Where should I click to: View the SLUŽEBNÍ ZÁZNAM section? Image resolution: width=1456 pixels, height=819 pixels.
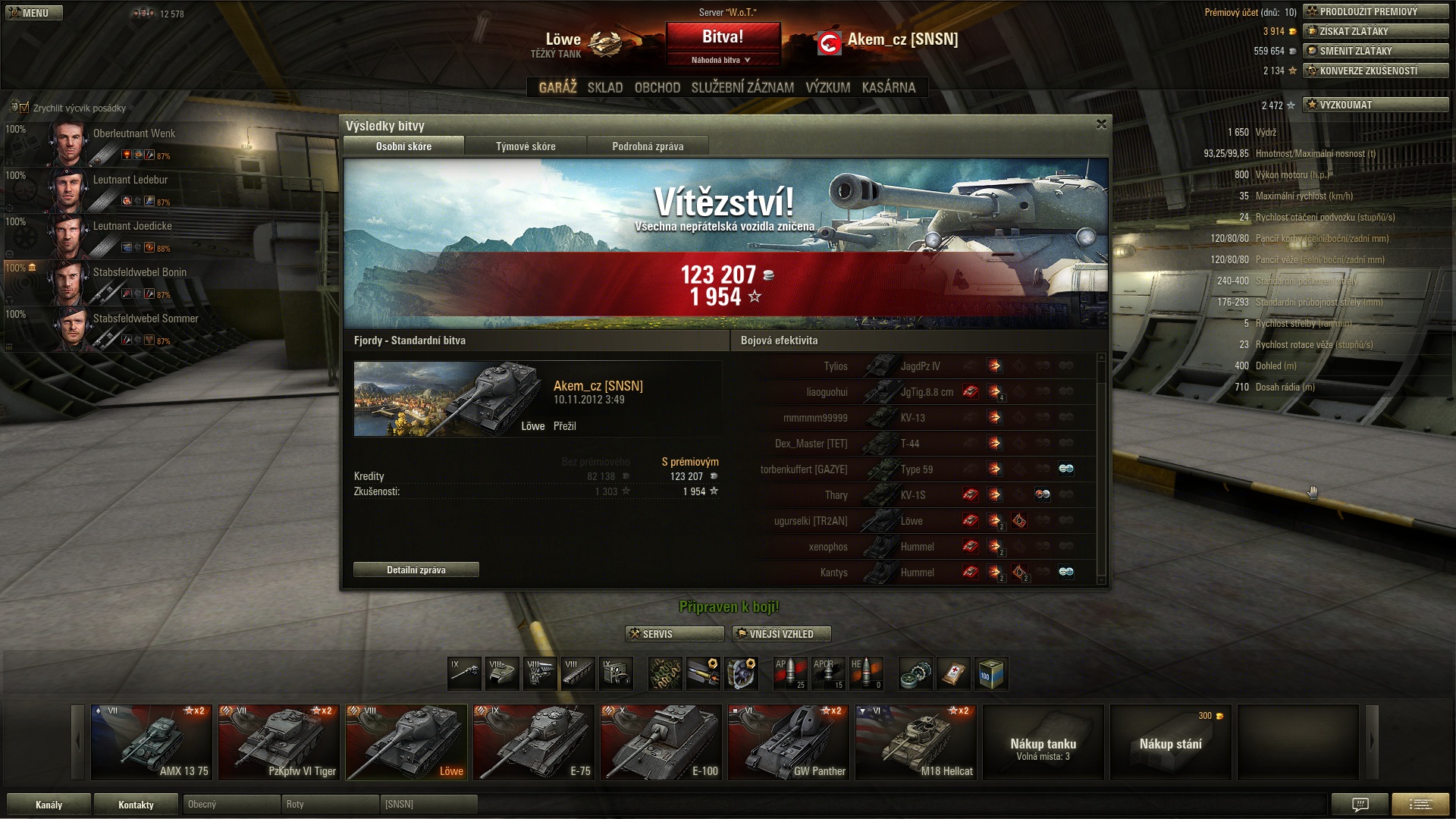click(x=742, y=87)
